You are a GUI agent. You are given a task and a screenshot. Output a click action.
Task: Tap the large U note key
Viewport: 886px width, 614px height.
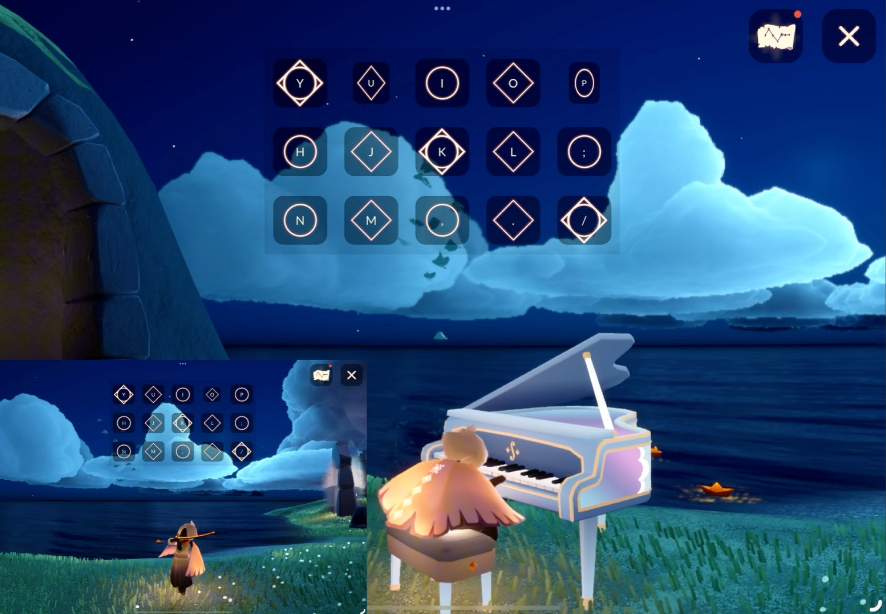[371, 83]
